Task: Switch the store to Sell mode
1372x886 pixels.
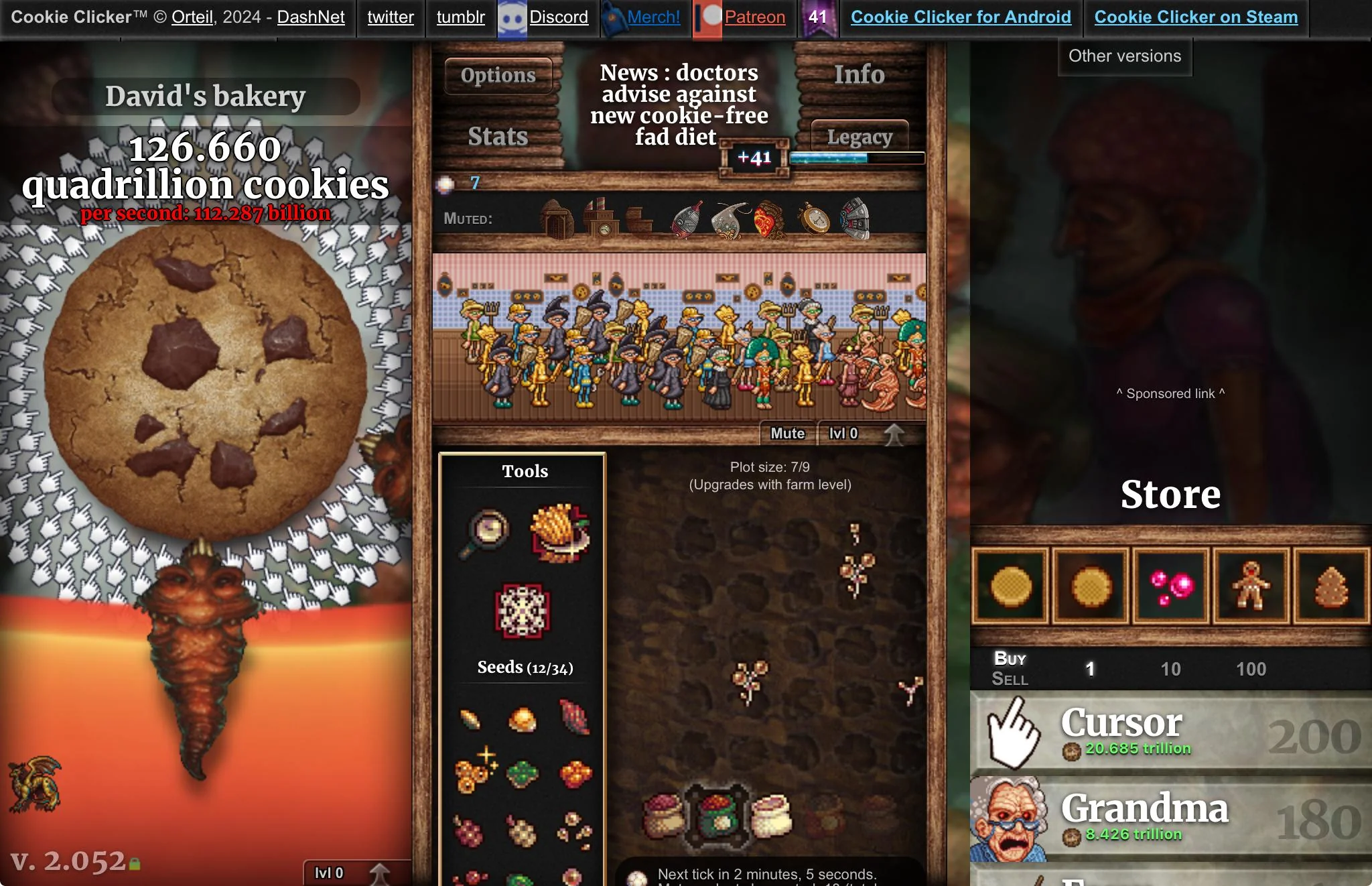Action: 1009,680
